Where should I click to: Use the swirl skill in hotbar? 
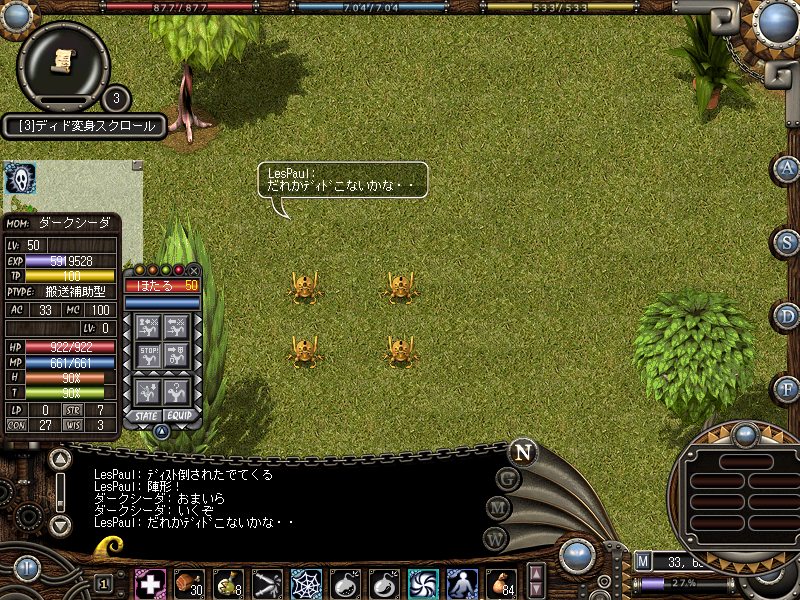[x=423, y=583]
